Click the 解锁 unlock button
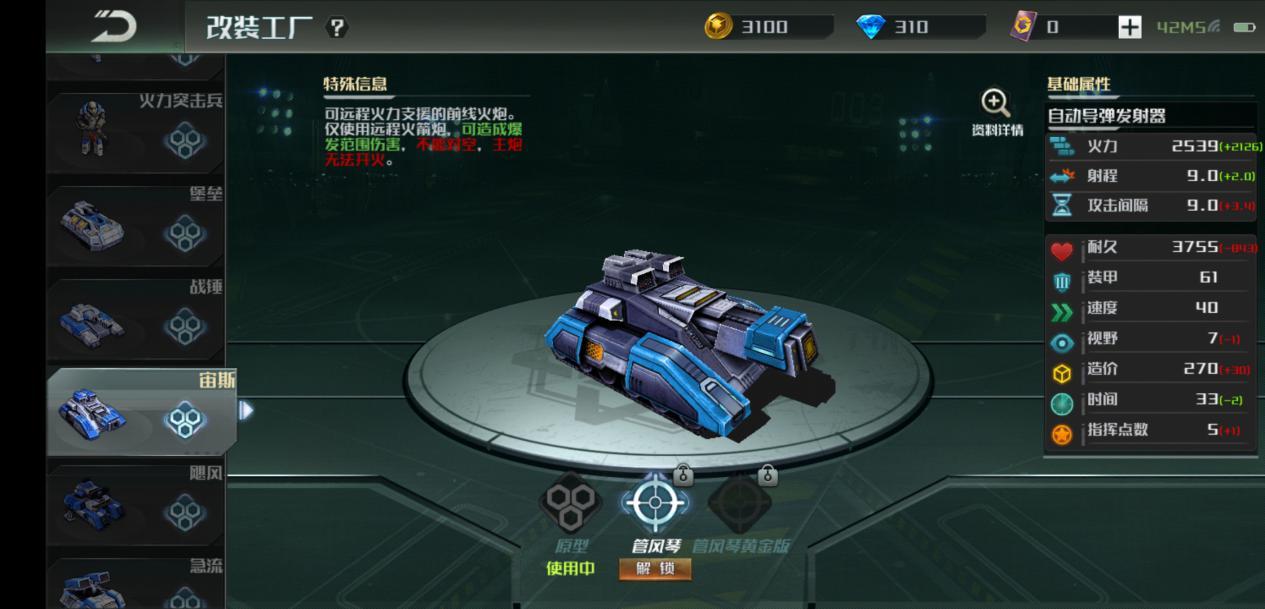Image resolution: width=1265 pixels, height=609 pixels. [655, 569]
